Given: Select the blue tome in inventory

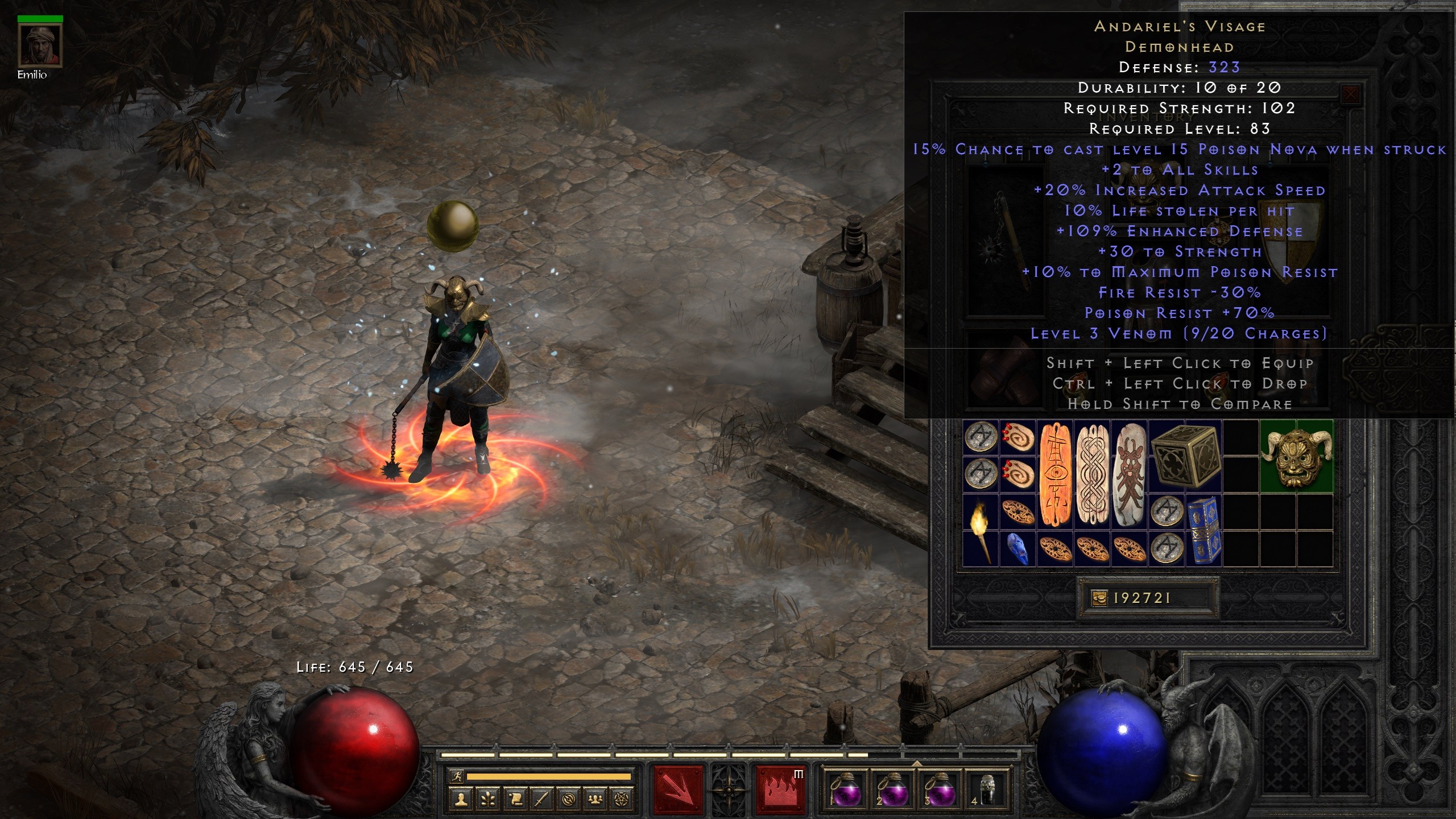Looking at the screenshot, I should (1203, 530).
